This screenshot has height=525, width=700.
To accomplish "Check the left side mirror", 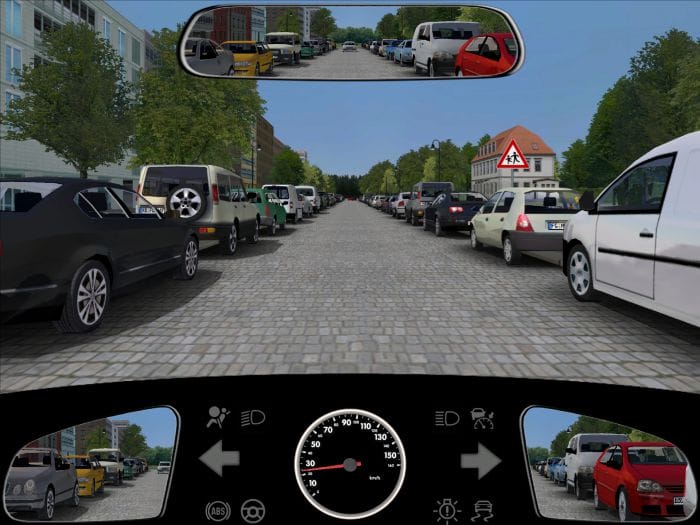I will (90, 463).
